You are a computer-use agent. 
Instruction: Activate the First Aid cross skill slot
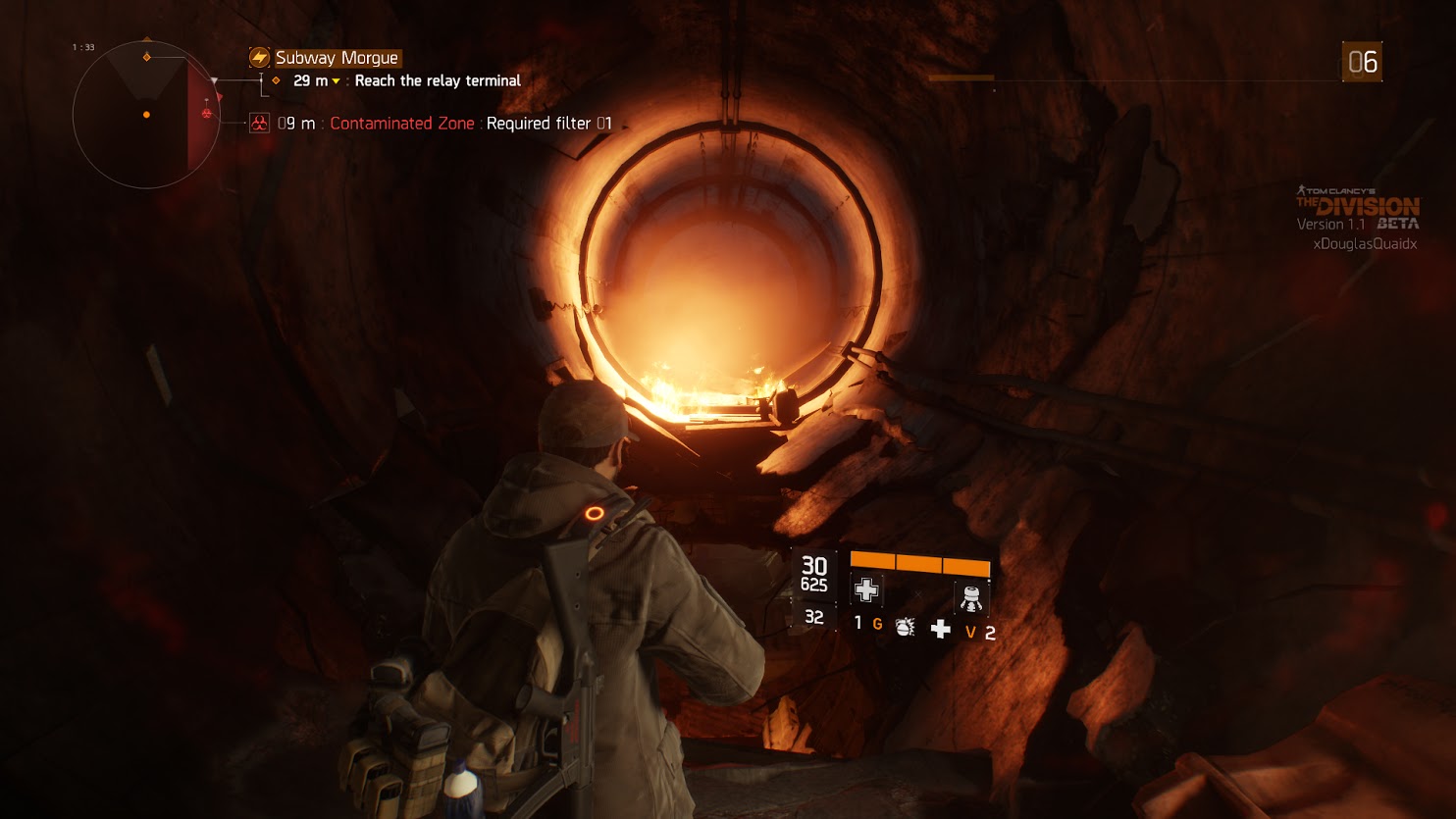tap(866, 590)
